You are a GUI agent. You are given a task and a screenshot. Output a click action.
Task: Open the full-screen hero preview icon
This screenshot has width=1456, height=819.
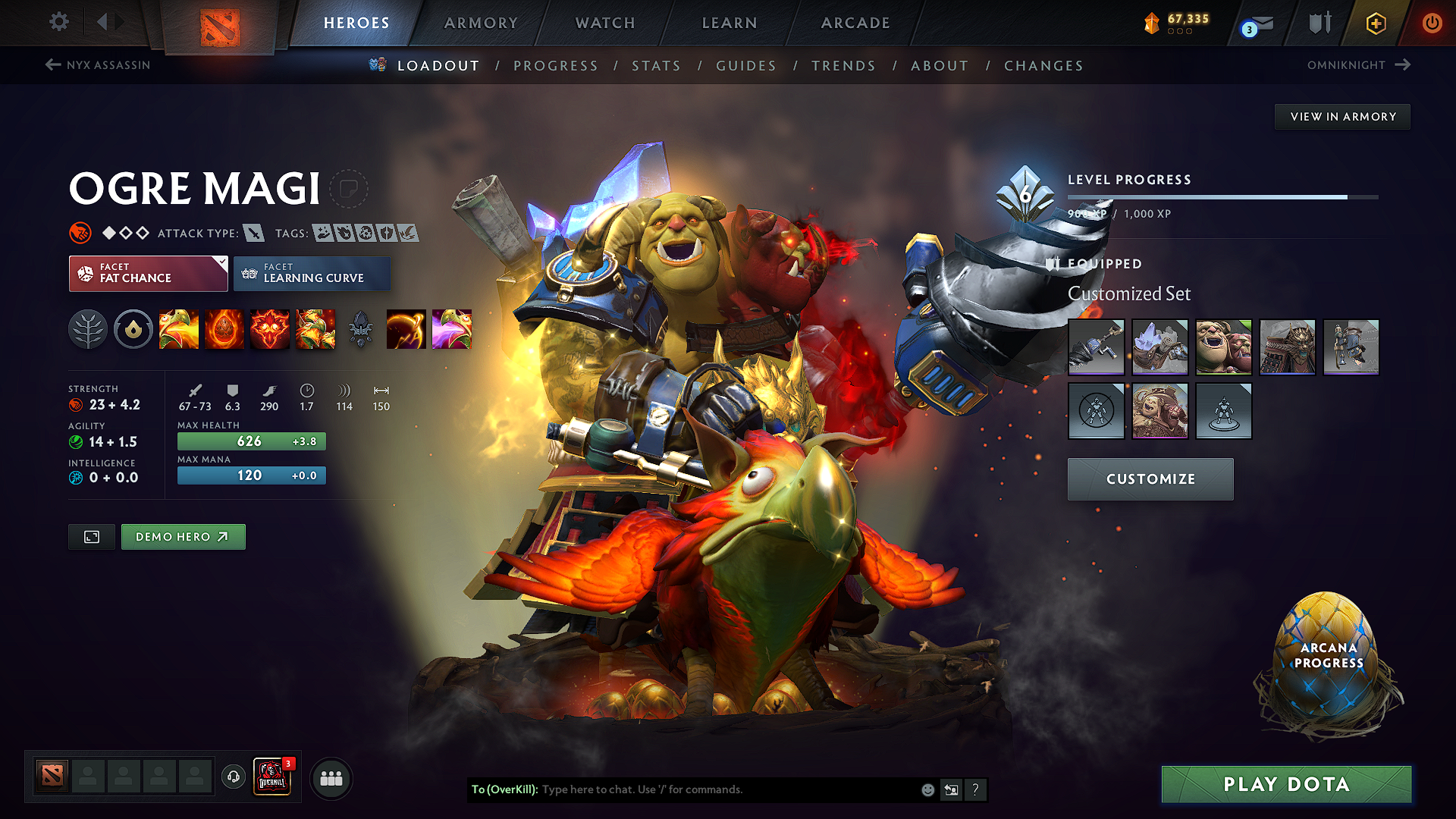coord(91,537)
